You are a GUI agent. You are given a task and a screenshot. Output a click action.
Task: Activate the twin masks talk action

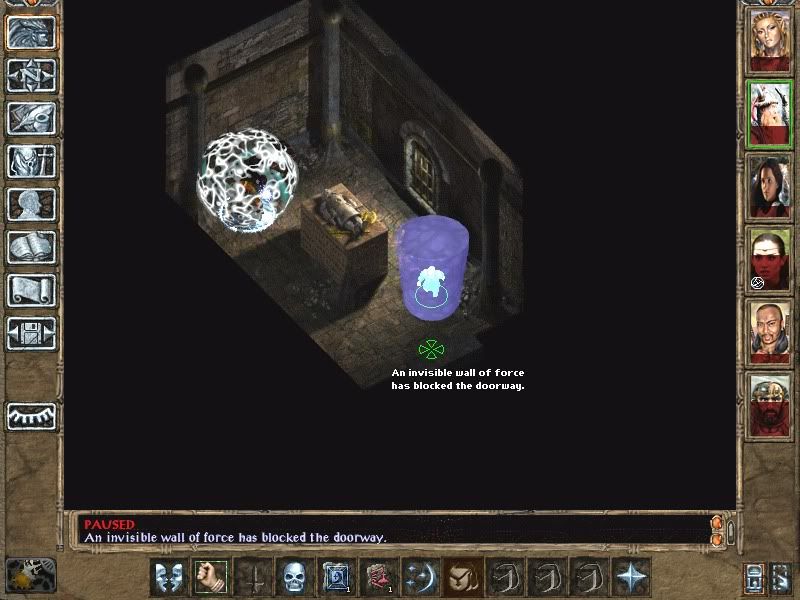point(168,577)
